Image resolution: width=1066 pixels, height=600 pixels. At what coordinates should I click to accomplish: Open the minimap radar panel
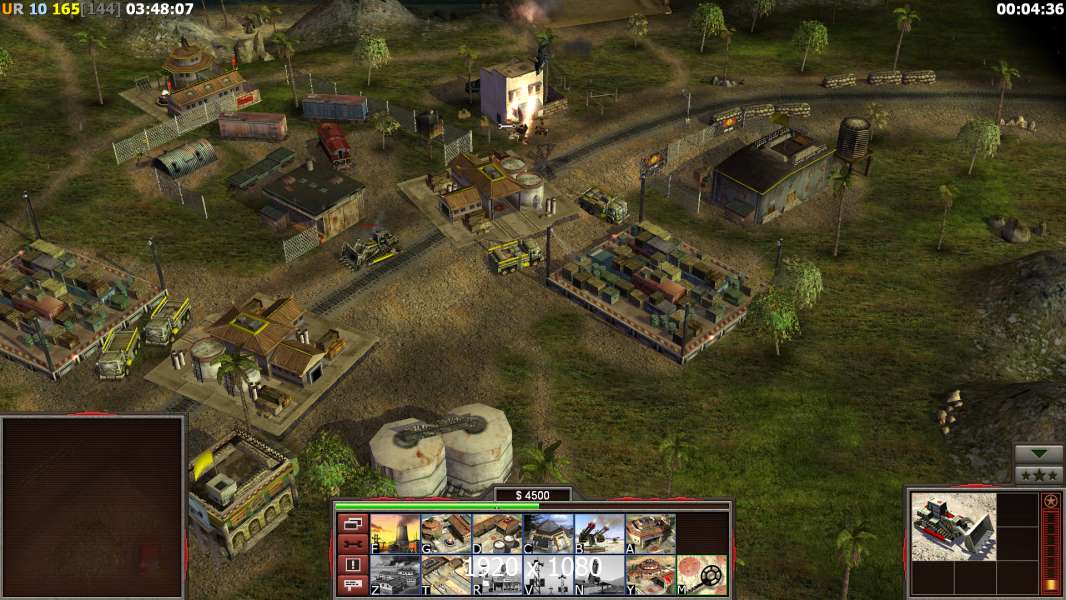pyautogui.click(x=93, y=507)
